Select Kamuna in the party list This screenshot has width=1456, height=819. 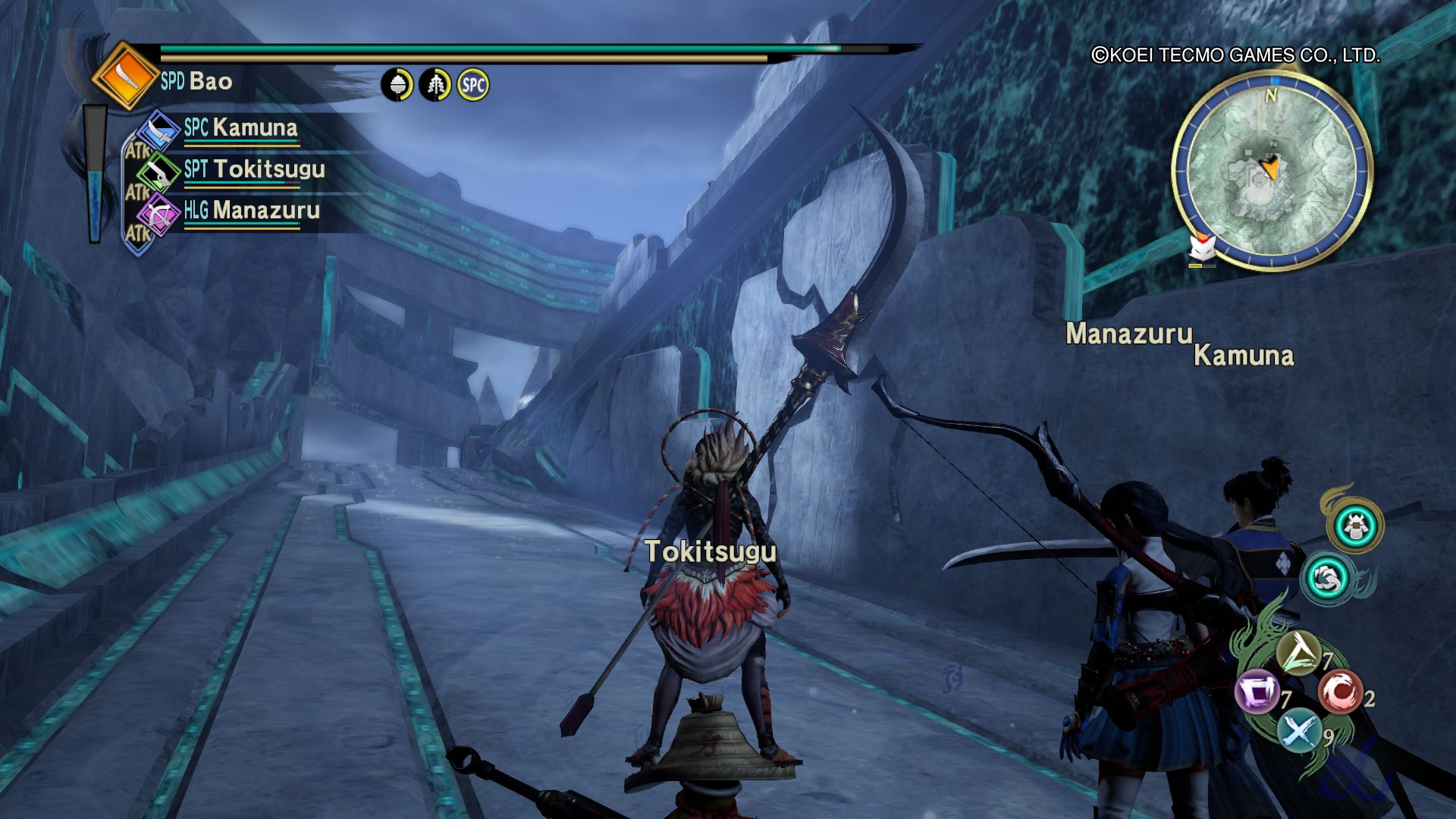coord(255,127)
